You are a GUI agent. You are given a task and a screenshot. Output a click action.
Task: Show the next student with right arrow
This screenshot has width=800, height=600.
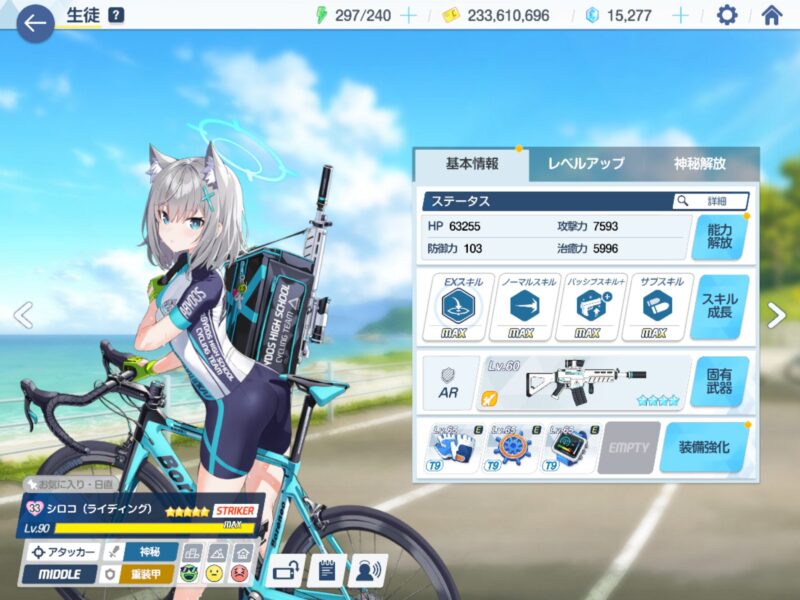[777, 315]
